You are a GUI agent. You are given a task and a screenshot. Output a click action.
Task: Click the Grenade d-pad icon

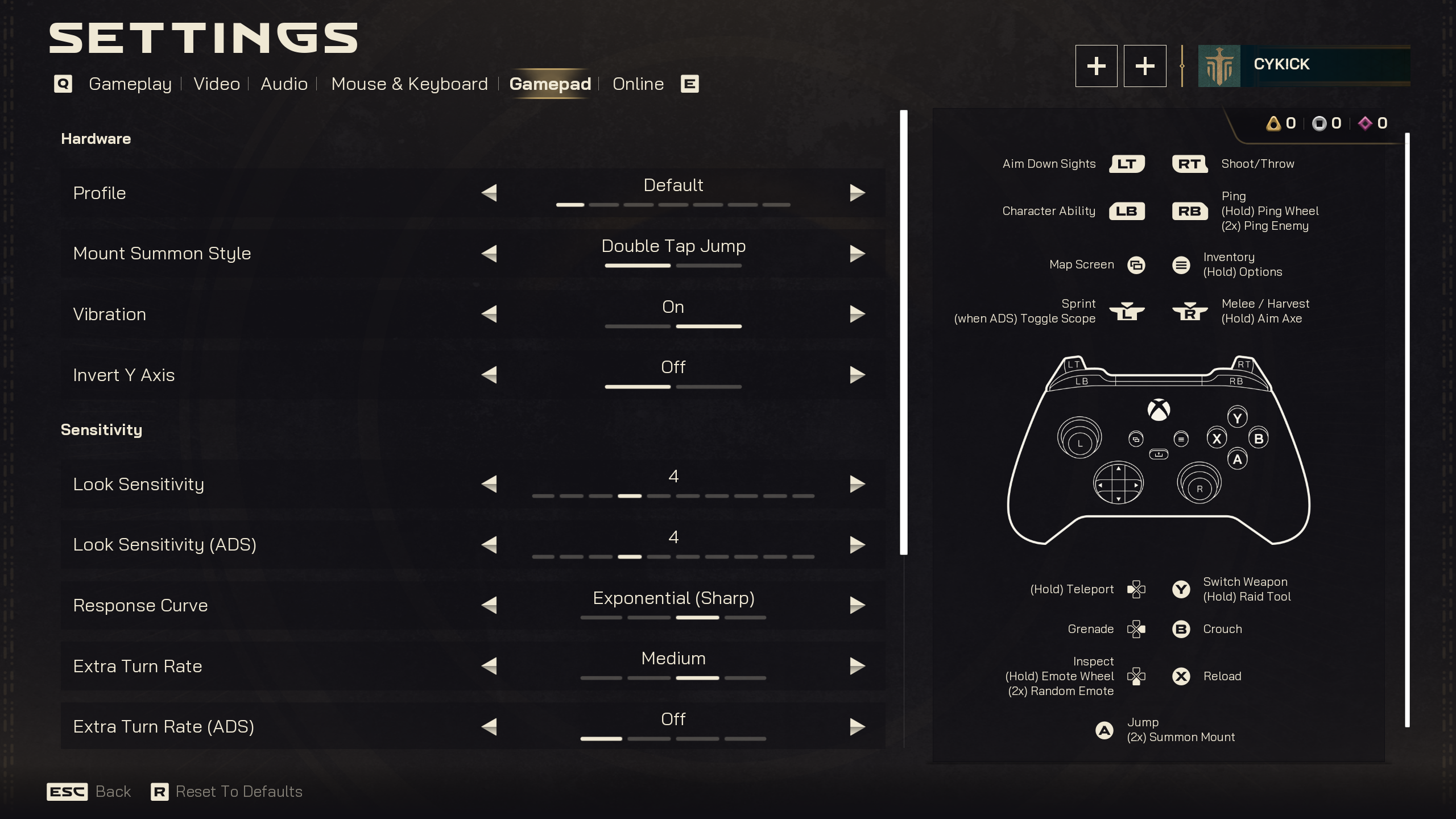[1136, 629]
